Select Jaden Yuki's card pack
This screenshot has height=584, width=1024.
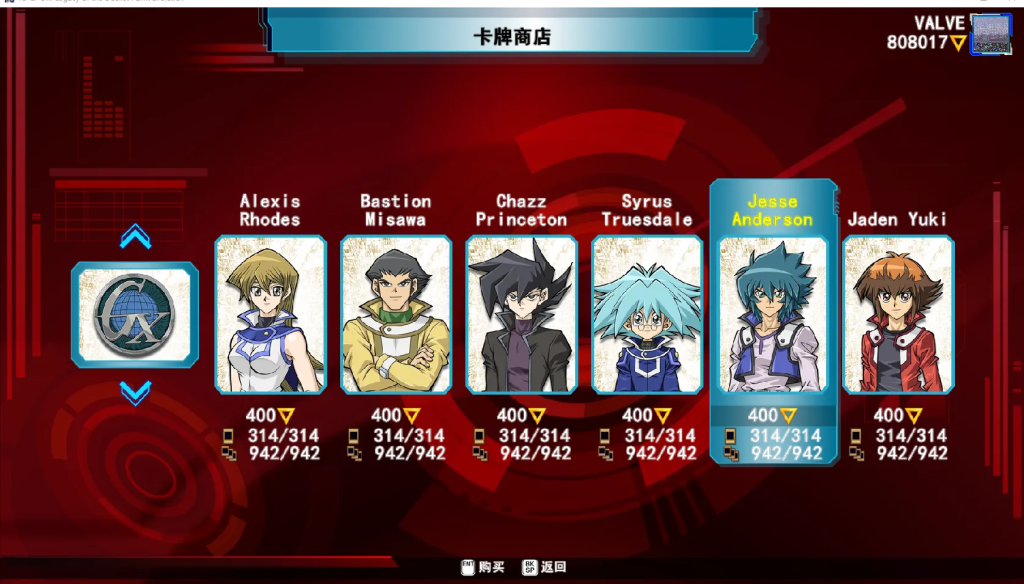coord(898,315)
